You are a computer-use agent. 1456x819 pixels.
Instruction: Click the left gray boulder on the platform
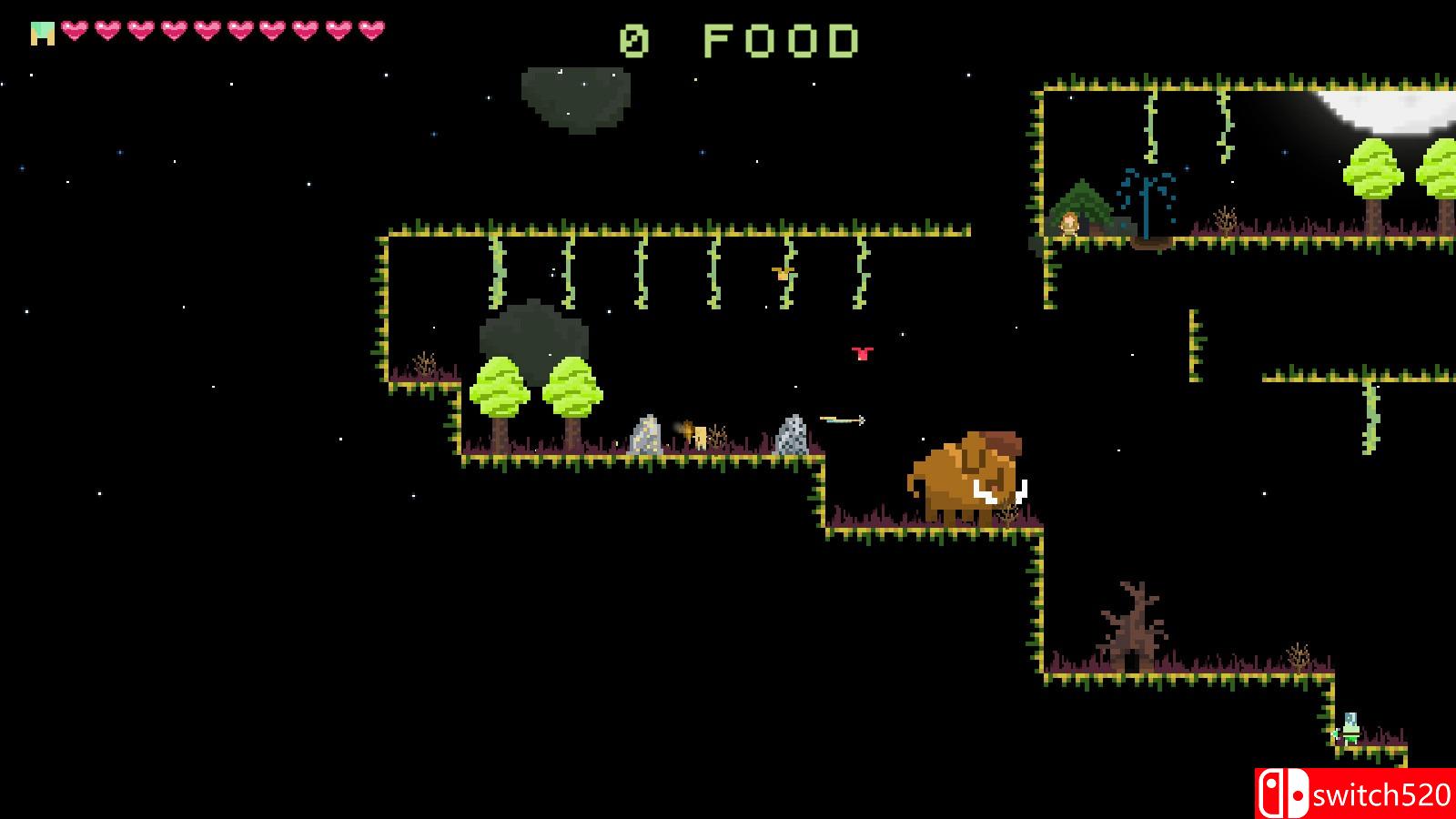[648, 434]
